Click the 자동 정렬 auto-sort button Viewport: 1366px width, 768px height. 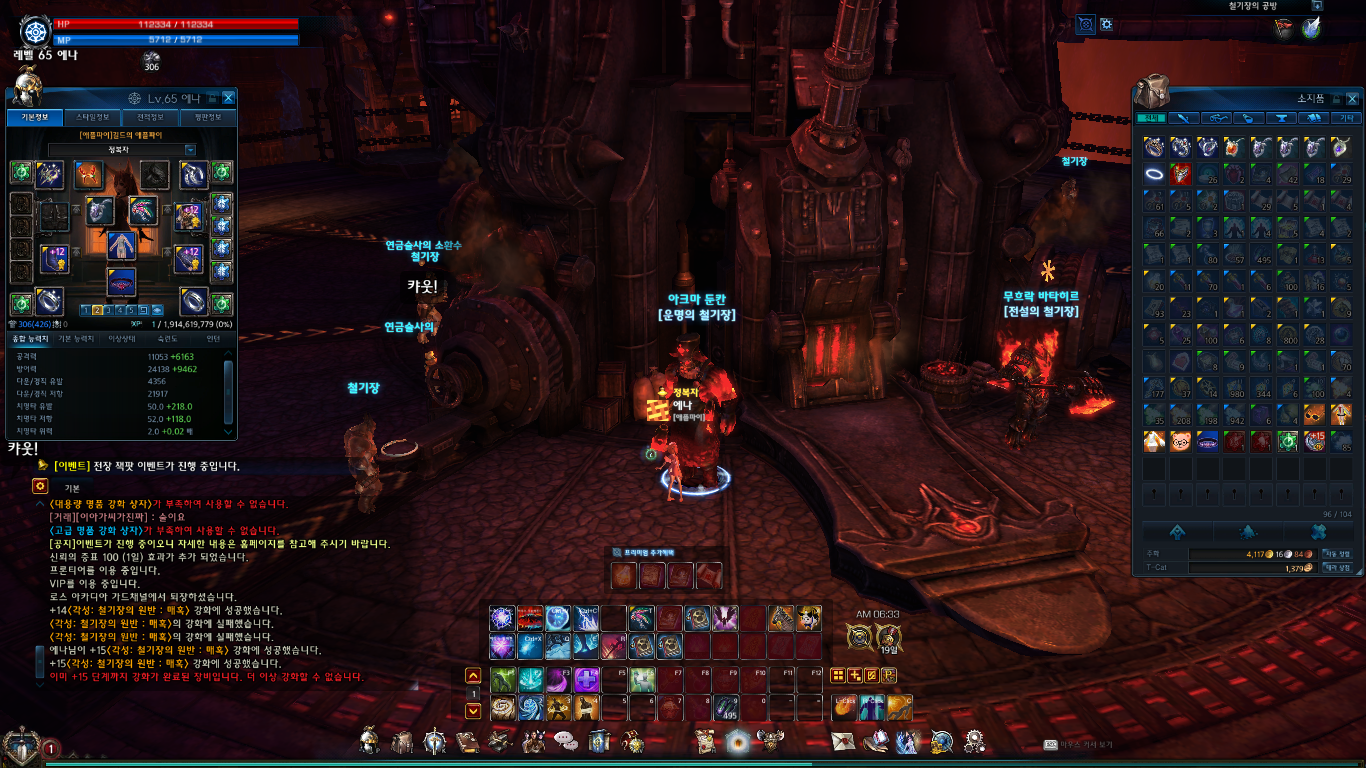pyautogui.click(x=1337, y=554)
